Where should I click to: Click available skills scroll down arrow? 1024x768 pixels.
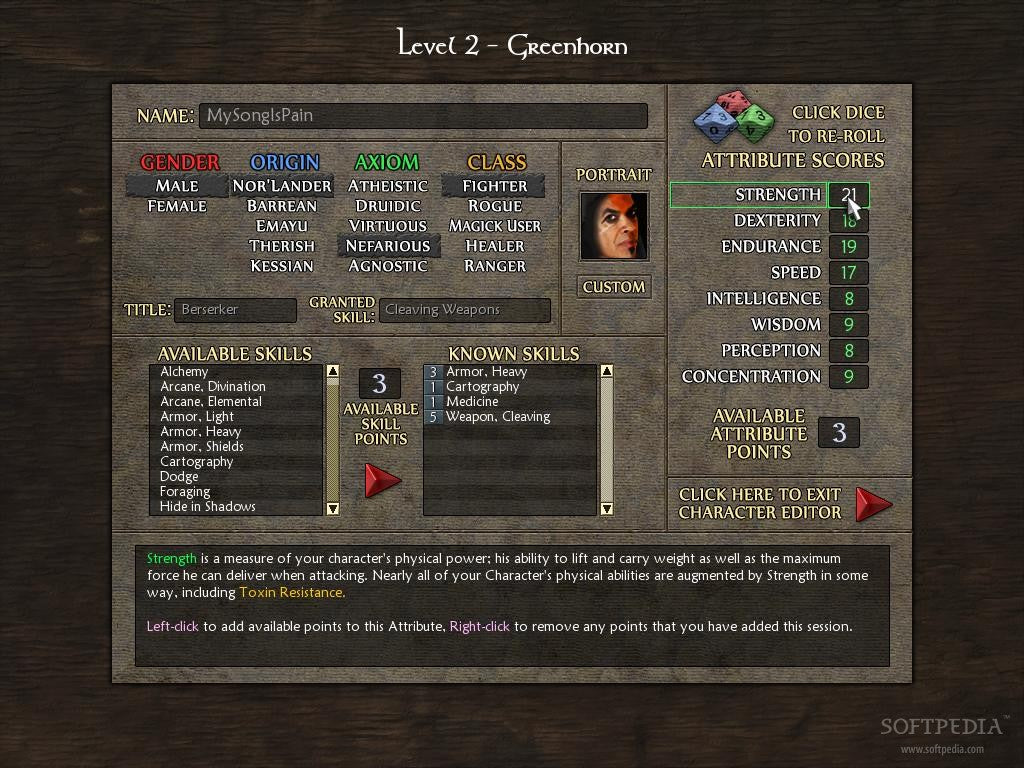coord(333,508)
